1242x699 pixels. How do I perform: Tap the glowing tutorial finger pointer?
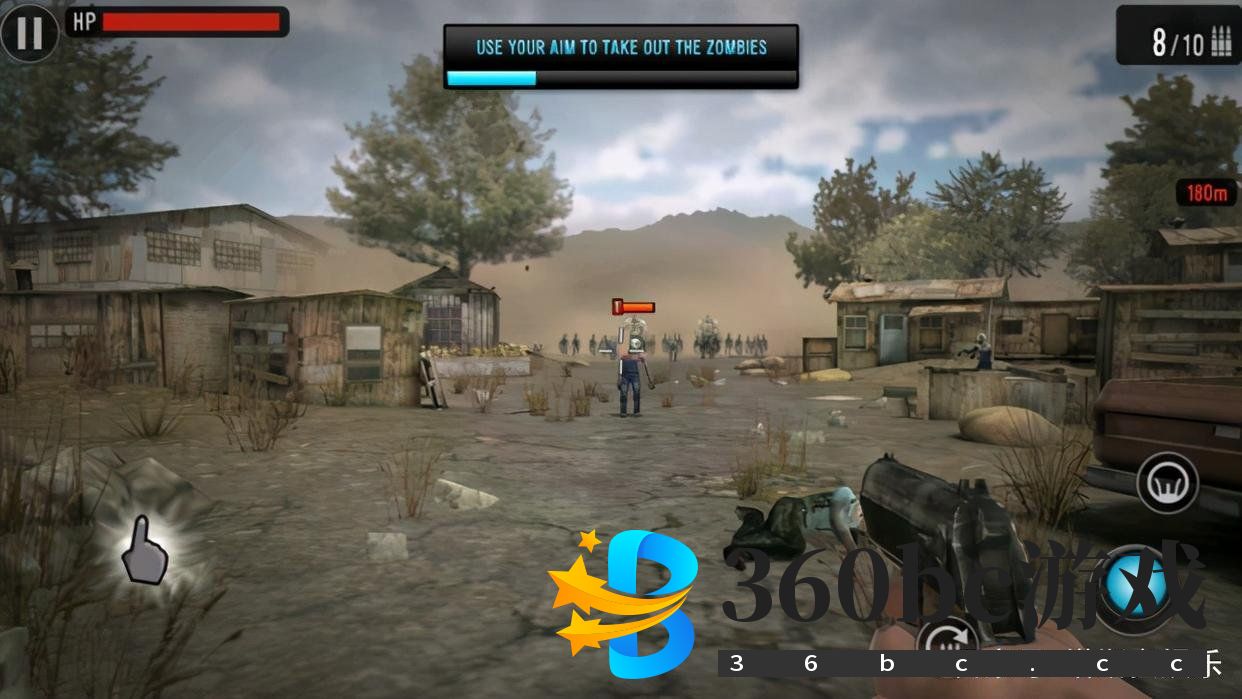pos(144,551)
